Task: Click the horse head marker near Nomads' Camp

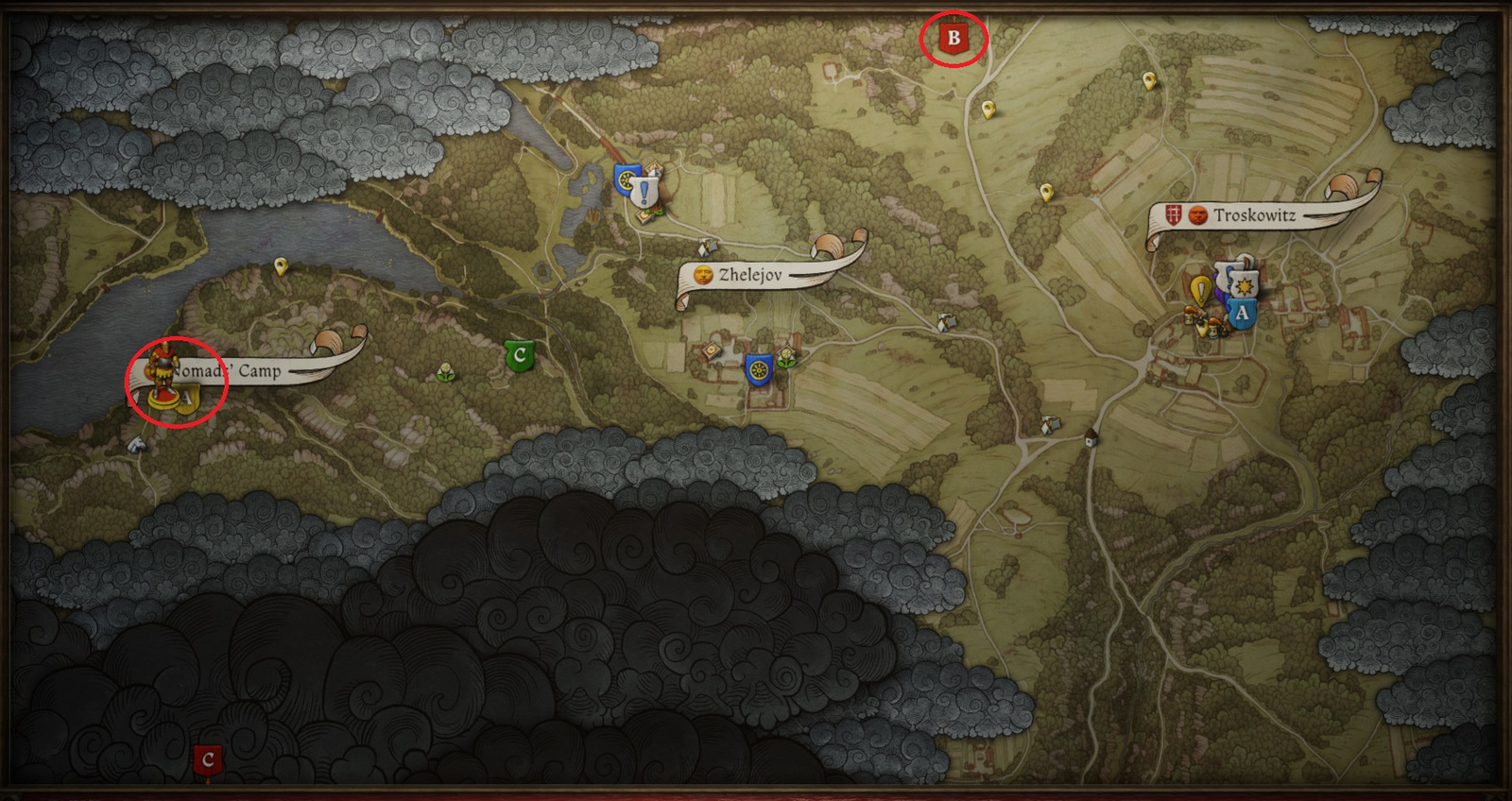Action: (138, 444)
